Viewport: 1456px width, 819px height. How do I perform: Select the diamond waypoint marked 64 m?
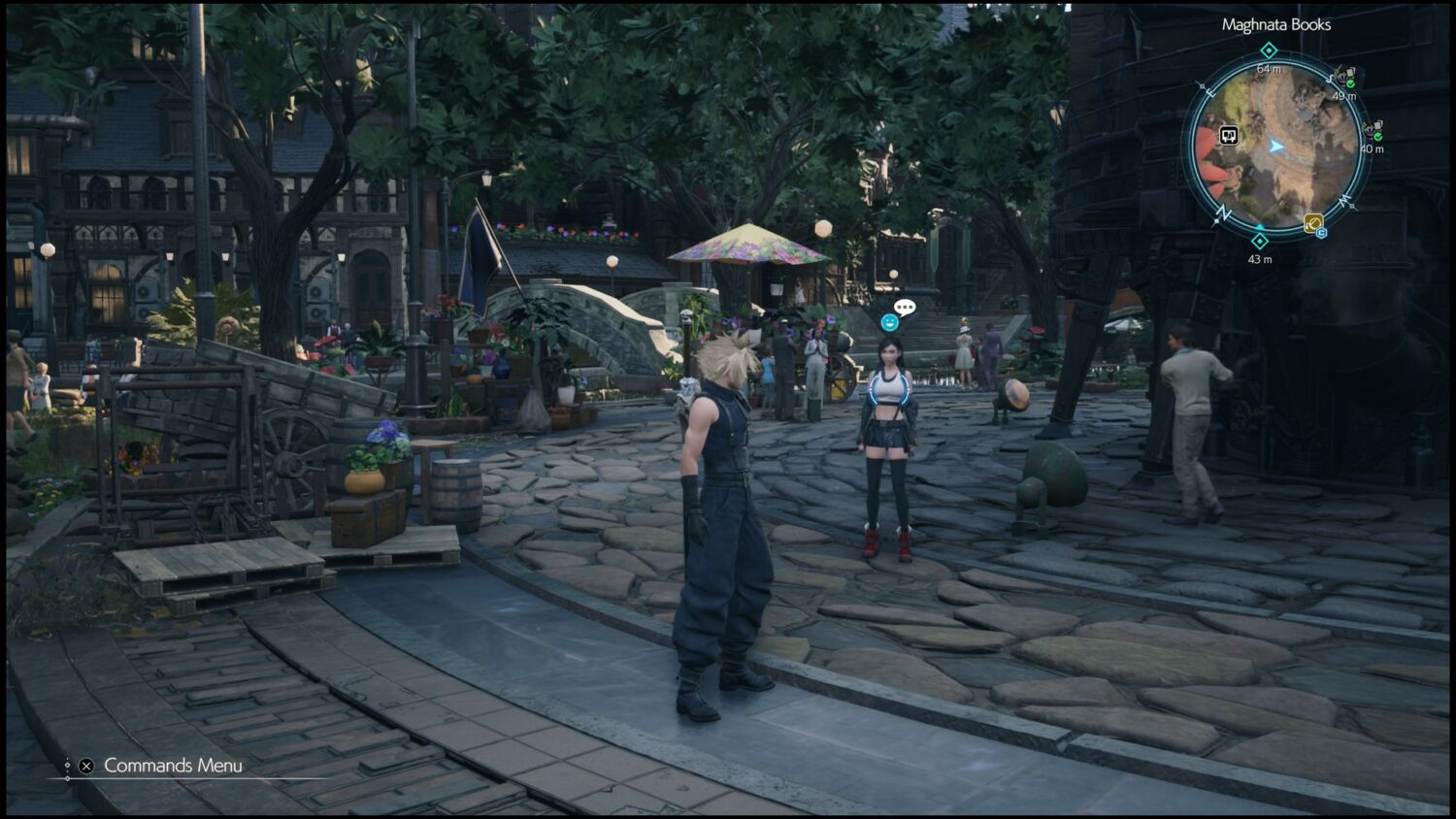click(1269, 50)
